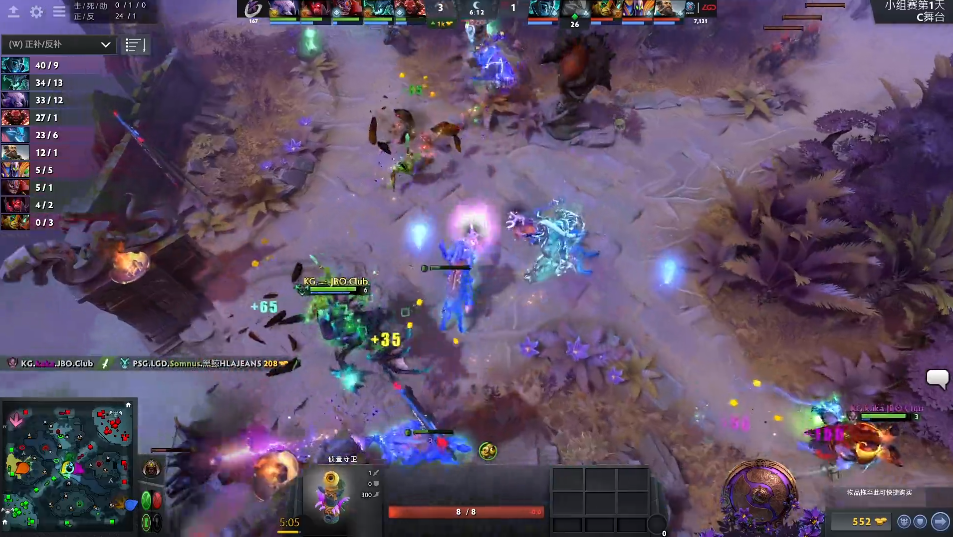Toggle the stat list sort button
Viewport: 953px width, 537px height.
[134, 45]
